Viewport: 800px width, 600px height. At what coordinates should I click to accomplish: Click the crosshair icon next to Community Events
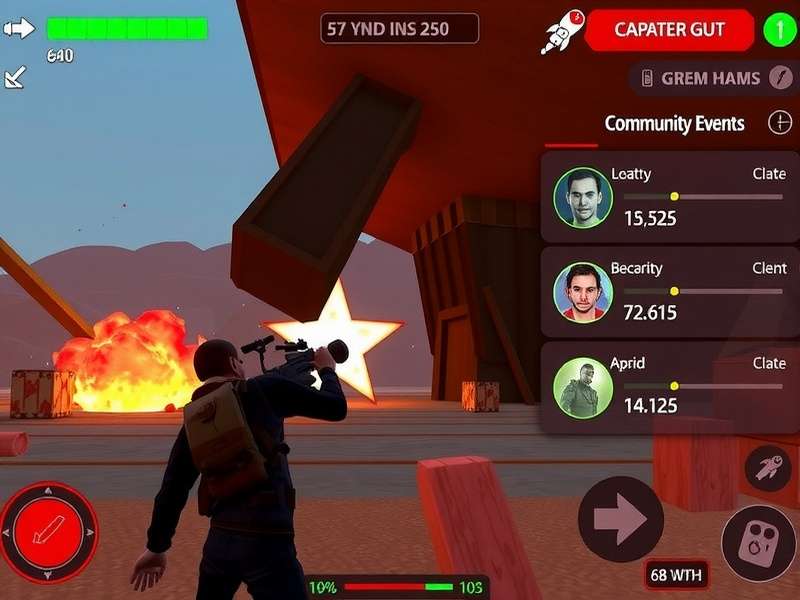pos(779,123)
